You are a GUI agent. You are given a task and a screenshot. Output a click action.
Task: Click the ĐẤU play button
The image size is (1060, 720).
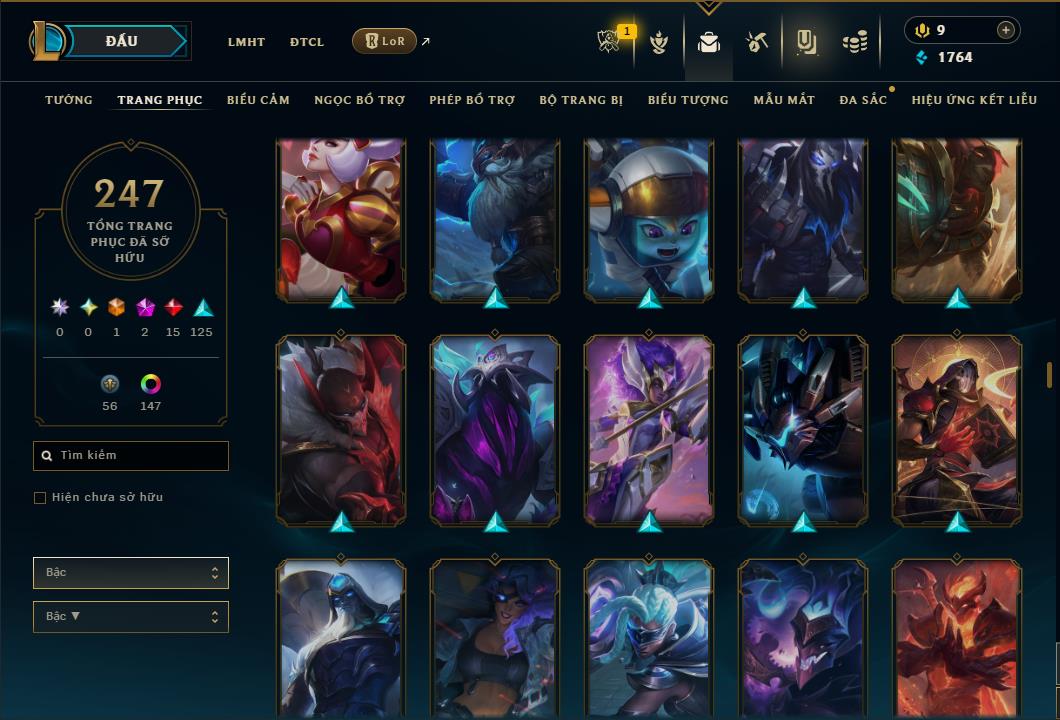click(x=122, y=41)
